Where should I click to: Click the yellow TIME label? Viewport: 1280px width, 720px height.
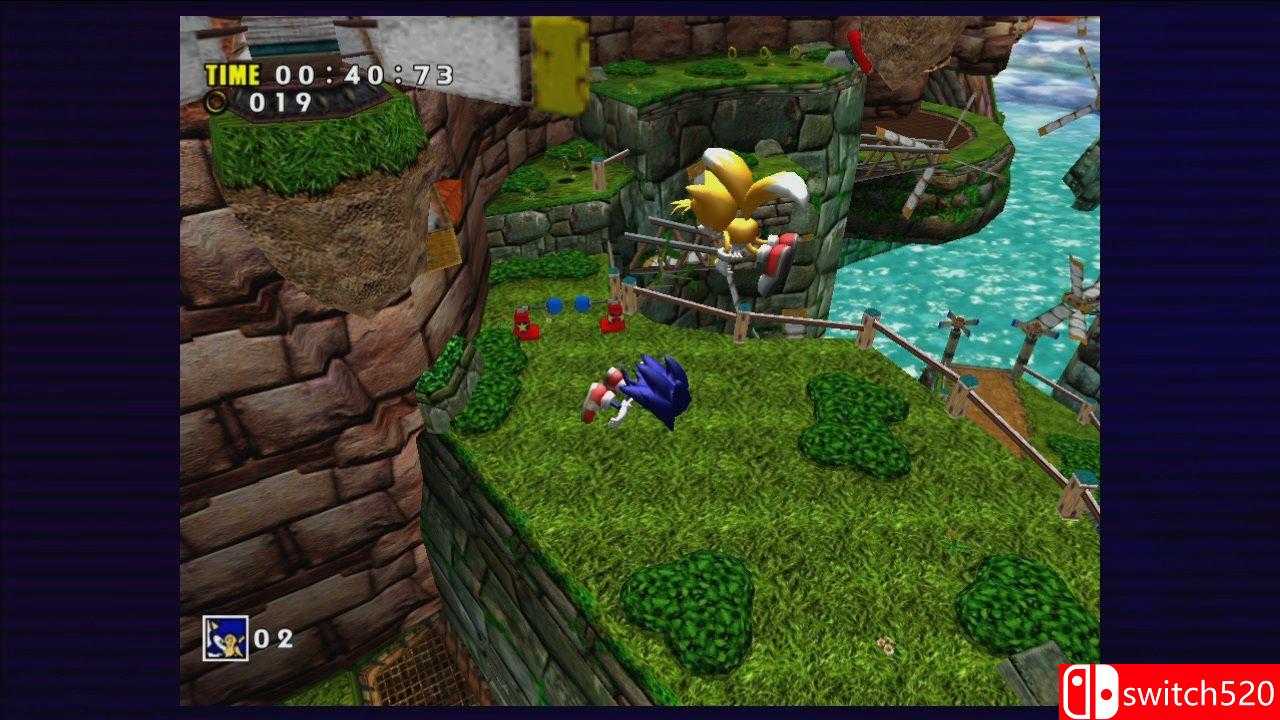231,73
